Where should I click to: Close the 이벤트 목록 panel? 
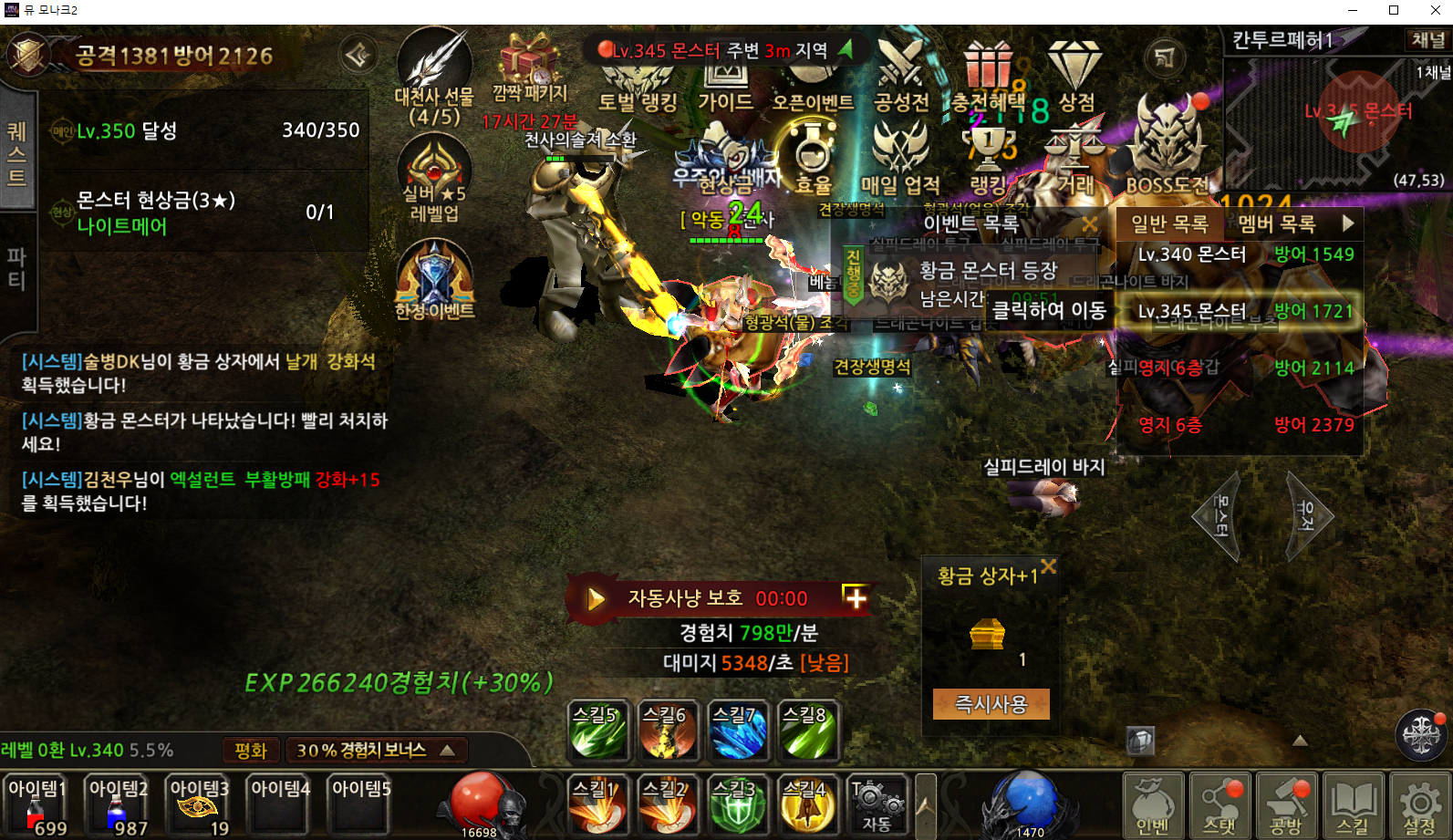coord(1089,224)
